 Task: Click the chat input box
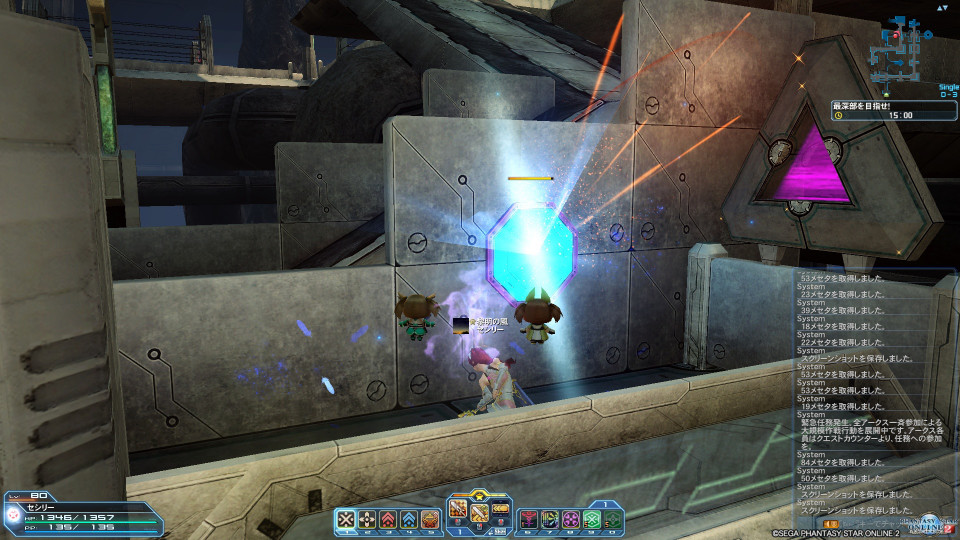click(x=880, y=524)
